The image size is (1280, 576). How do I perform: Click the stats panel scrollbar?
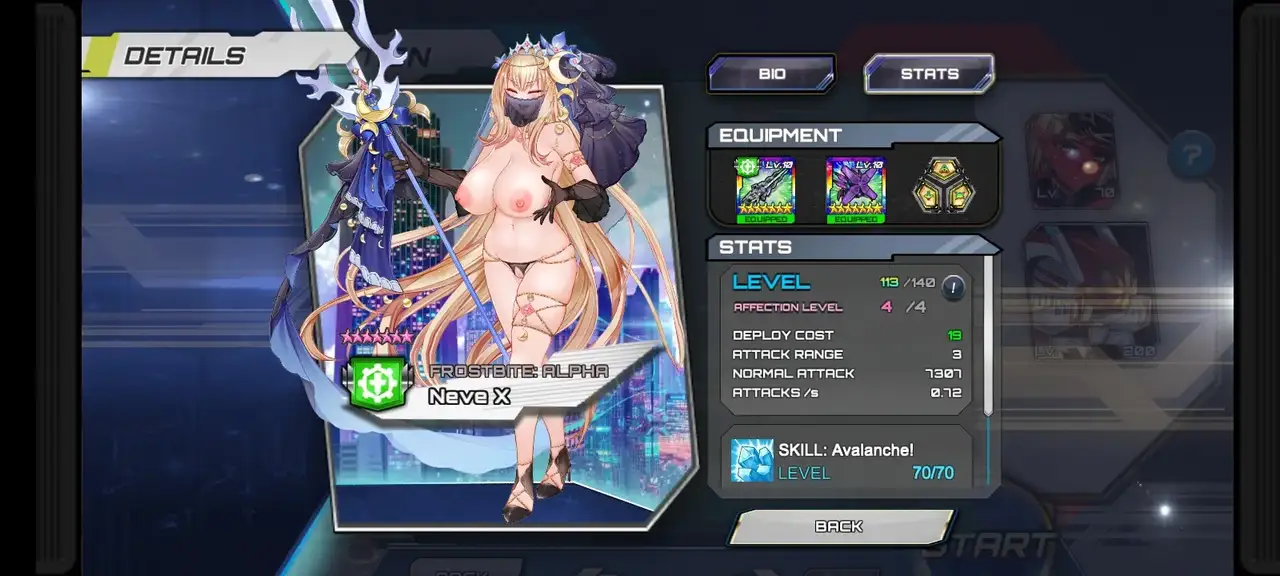pos(988,336)
